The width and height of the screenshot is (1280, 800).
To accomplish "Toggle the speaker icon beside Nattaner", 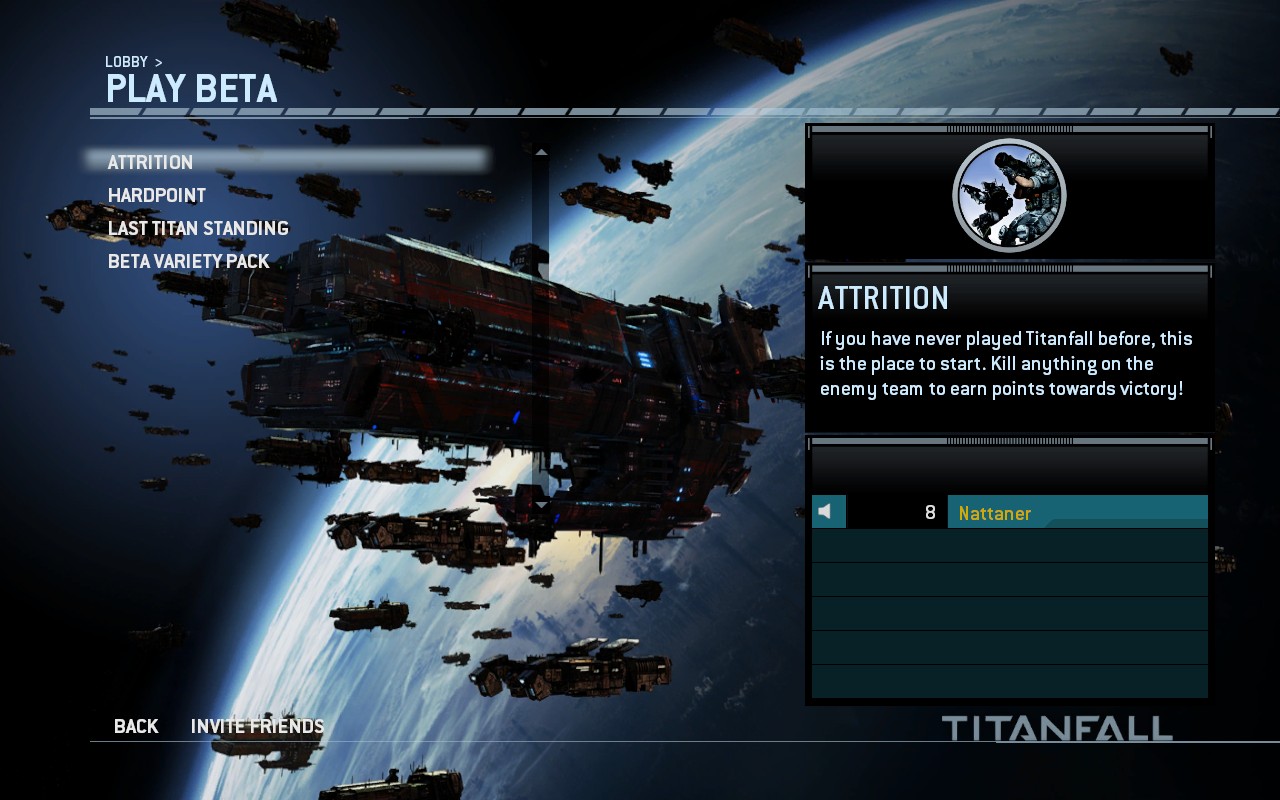I will (826, 512).
